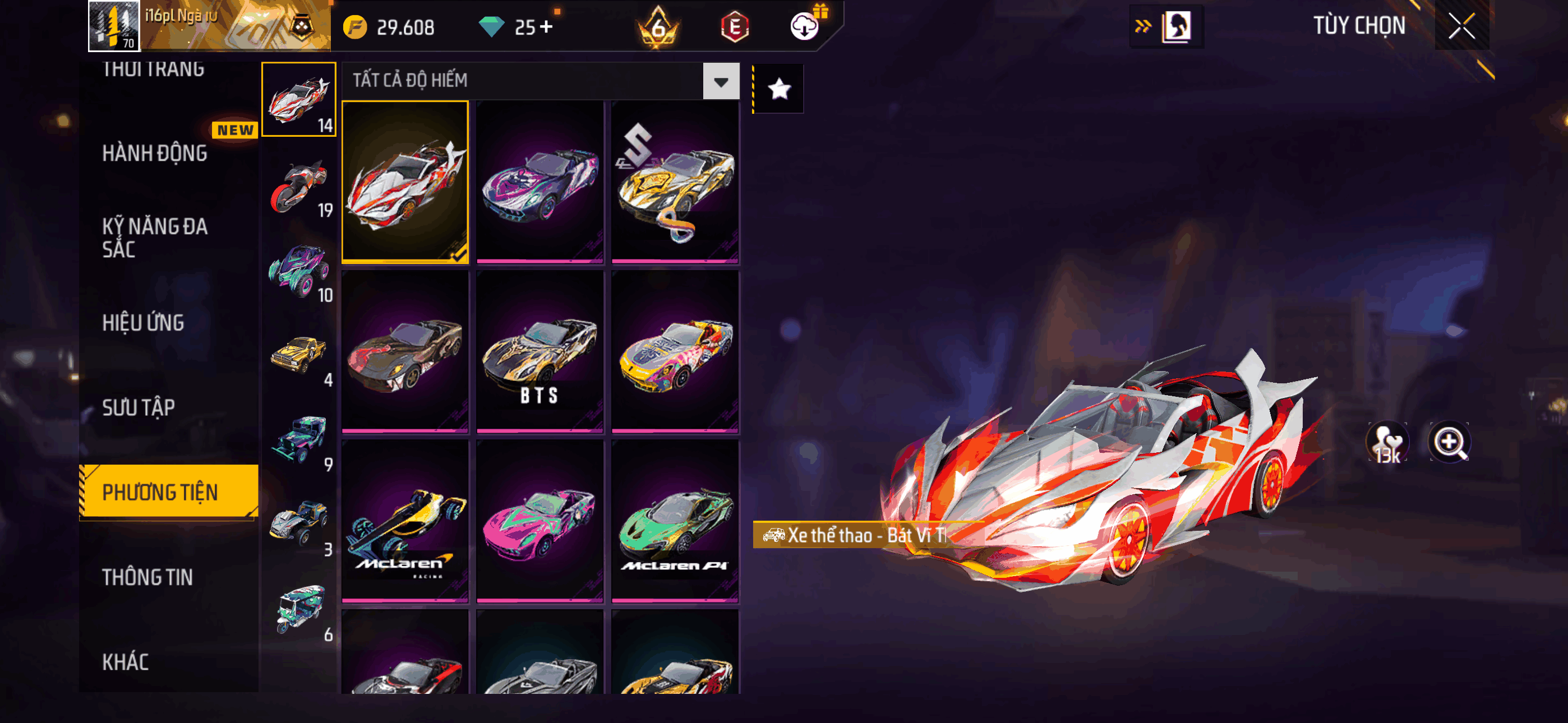Add diamonds with the plus button
Image resolution: width=1568 pixels, height=723 pixels.
click(546, 27)
